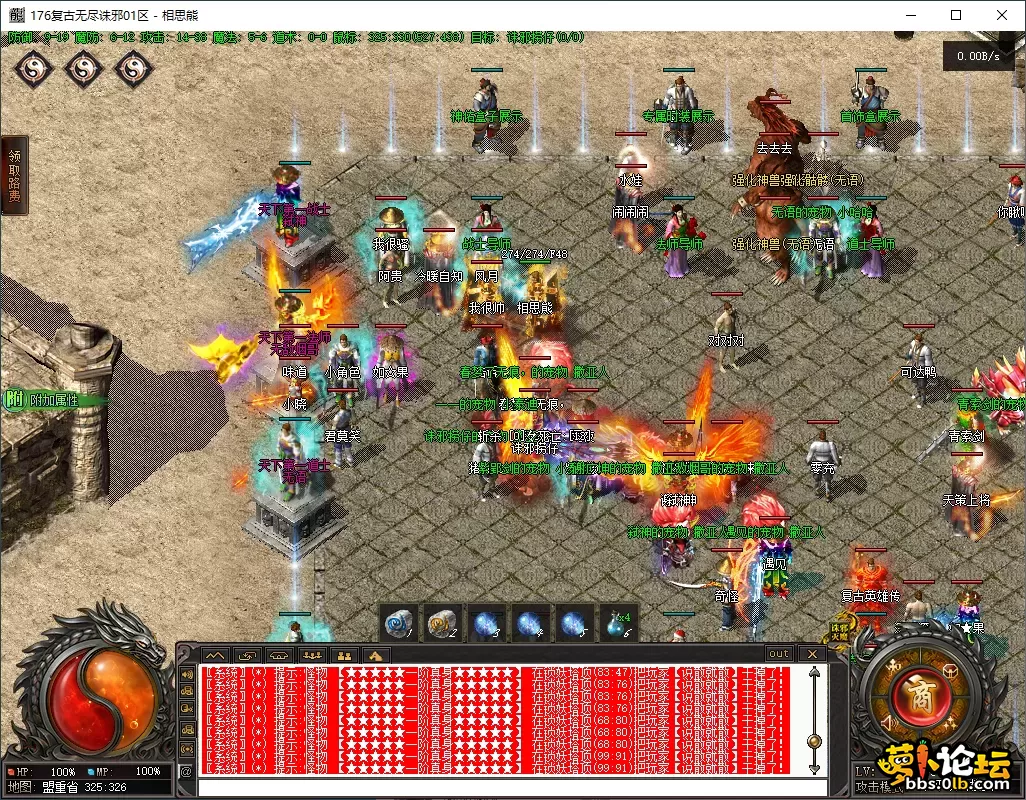The image size is (1026, 800).
Task: Click the chat log scrollbar handle
Action: click(x=814, y=741)
